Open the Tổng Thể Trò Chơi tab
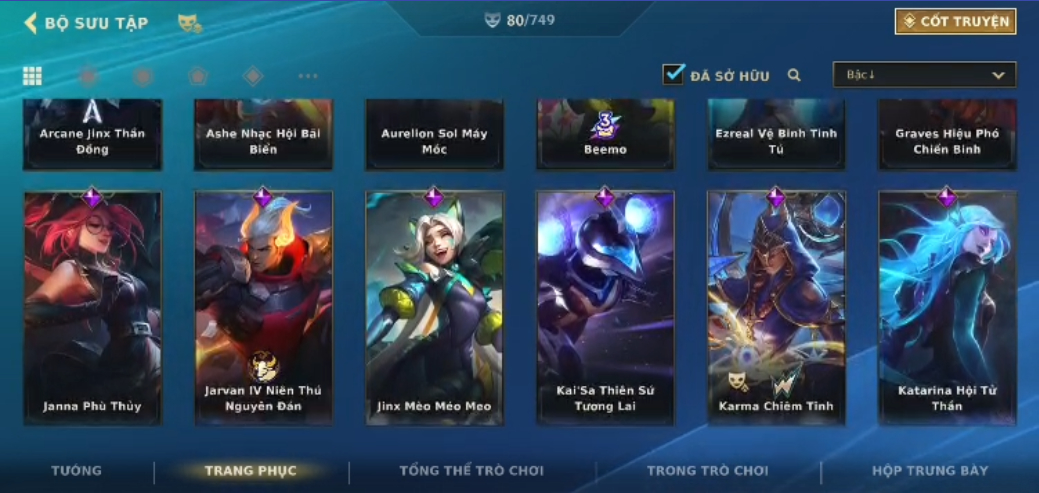 tap(472, 470)
